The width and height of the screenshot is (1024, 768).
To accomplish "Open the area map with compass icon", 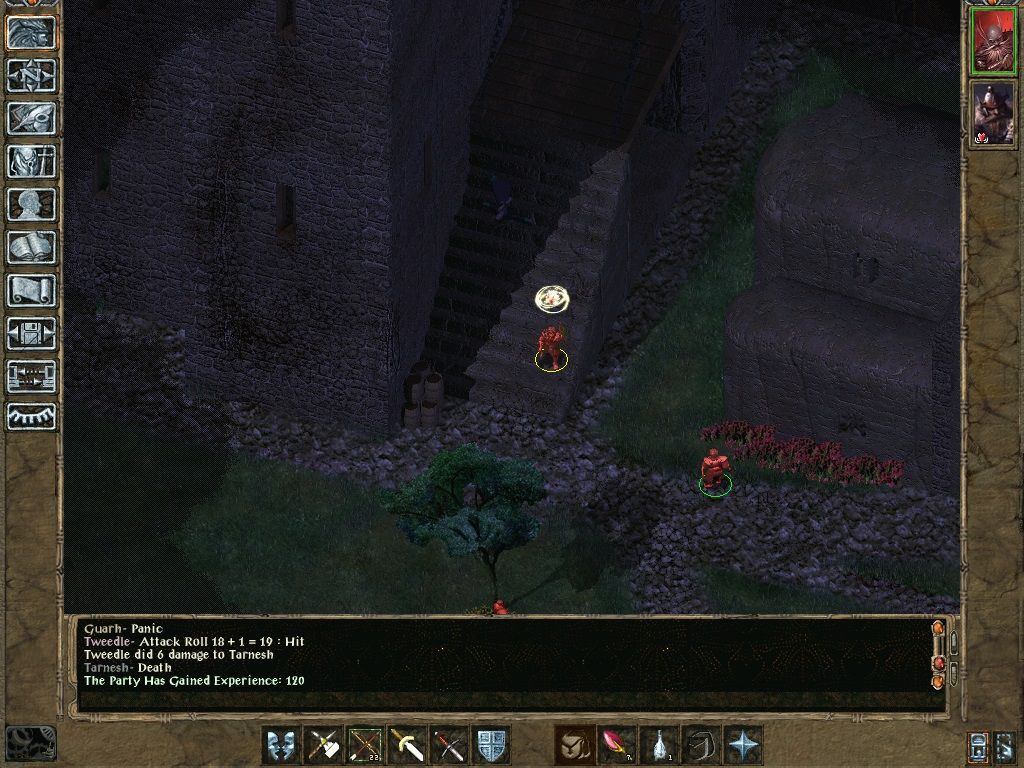I will pos(31,75).
